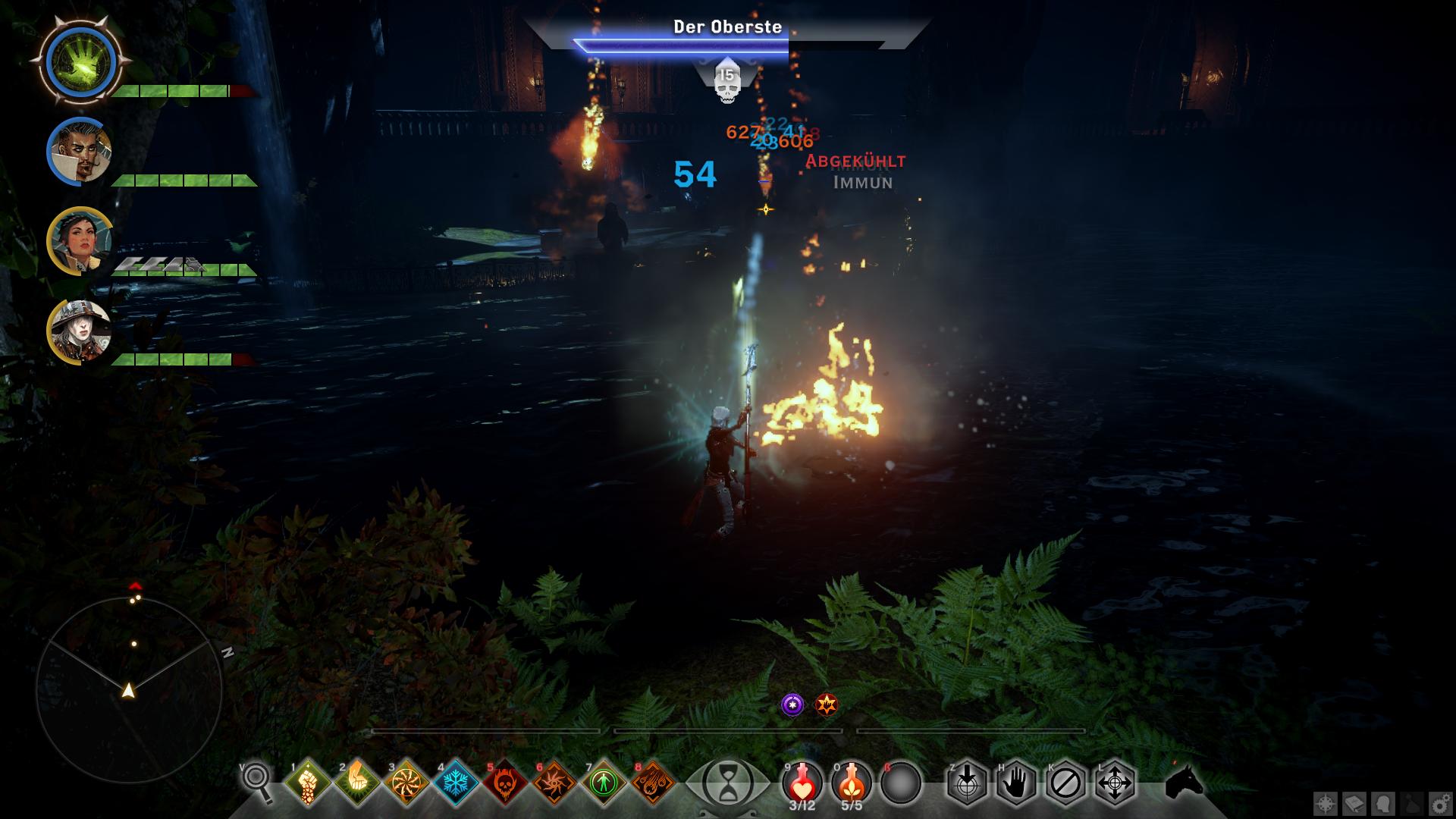1456x819 pixels.
Task: Open the circular minimap
Action: tap(129, 689)
